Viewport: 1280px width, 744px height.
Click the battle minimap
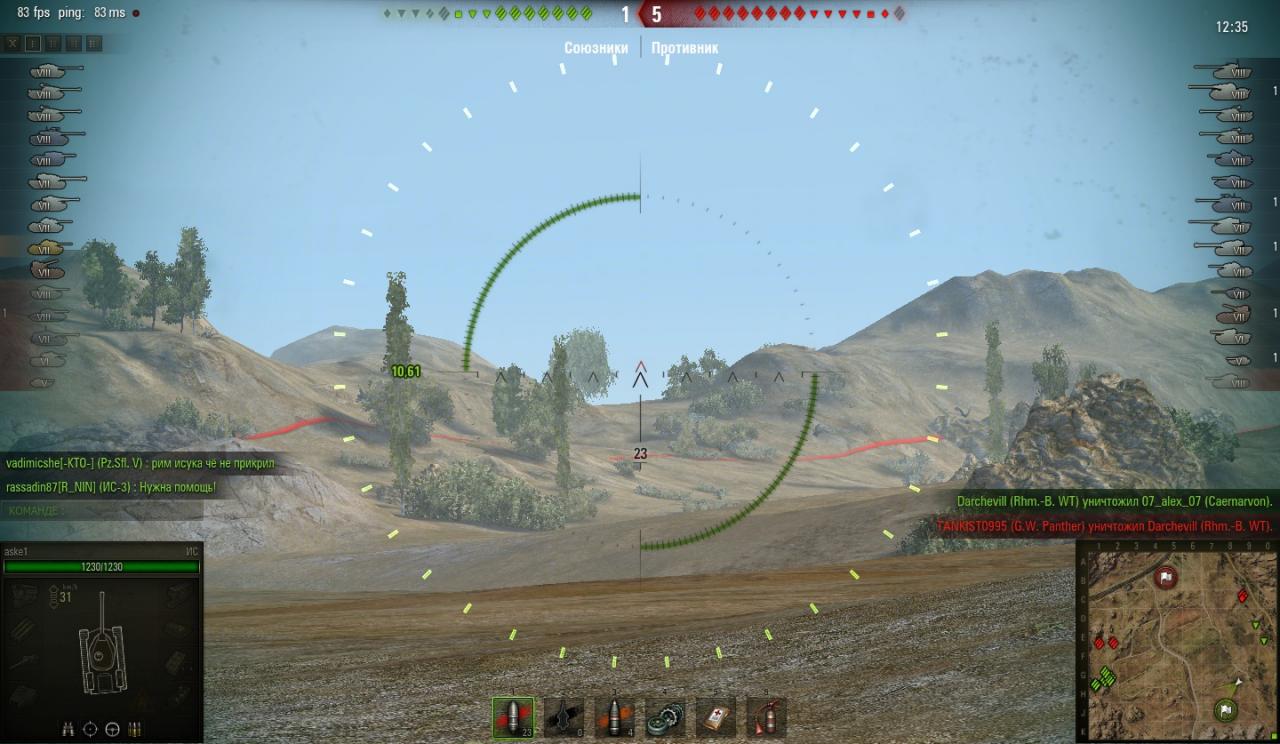pos(1177,641)
